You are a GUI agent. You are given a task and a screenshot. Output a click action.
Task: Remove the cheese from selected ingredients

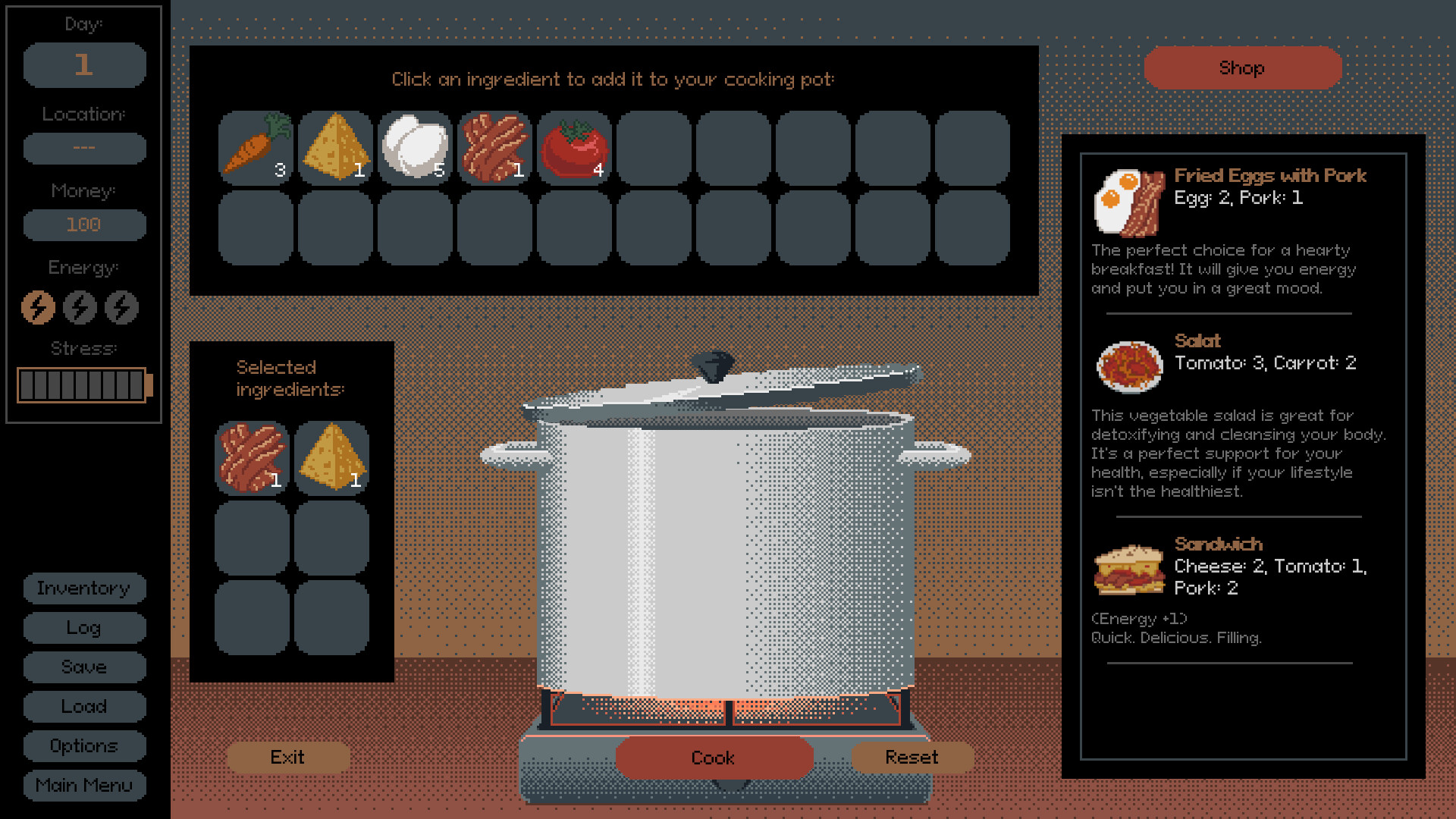tap(331, 457)
